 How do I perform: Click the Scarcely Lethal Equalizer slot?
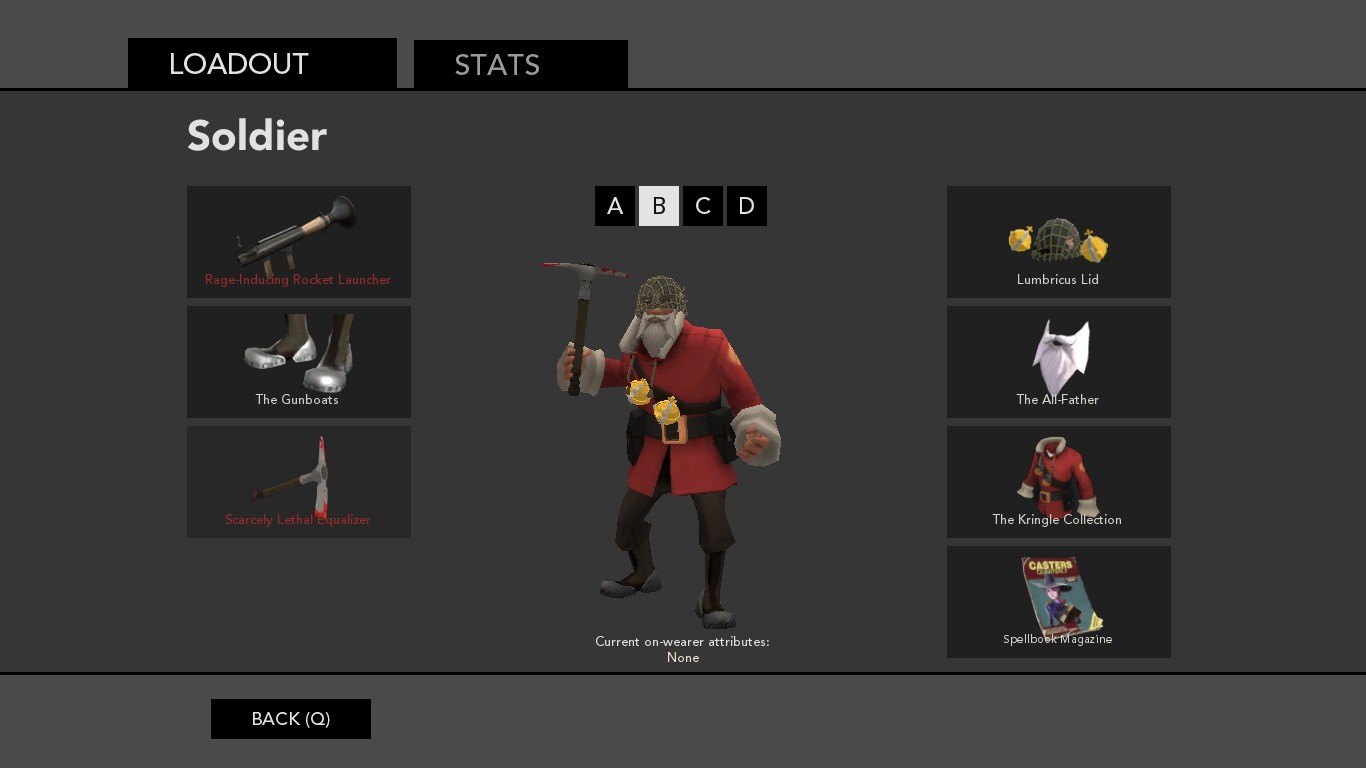tap(298, 482)
